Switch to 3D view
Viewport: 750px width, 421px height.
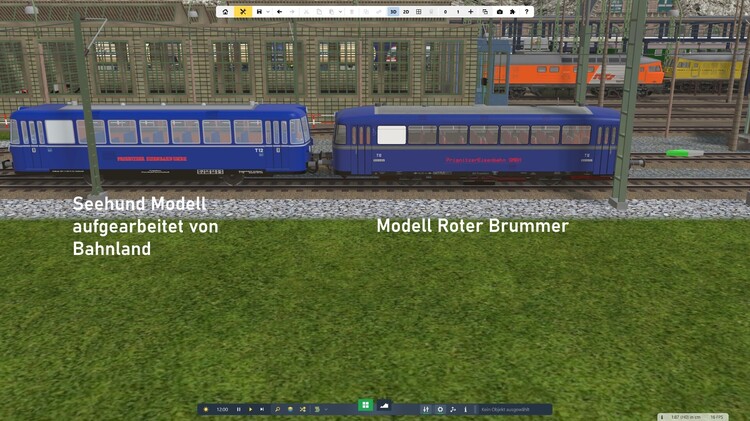pyautogui.click(x=393, y=12)
